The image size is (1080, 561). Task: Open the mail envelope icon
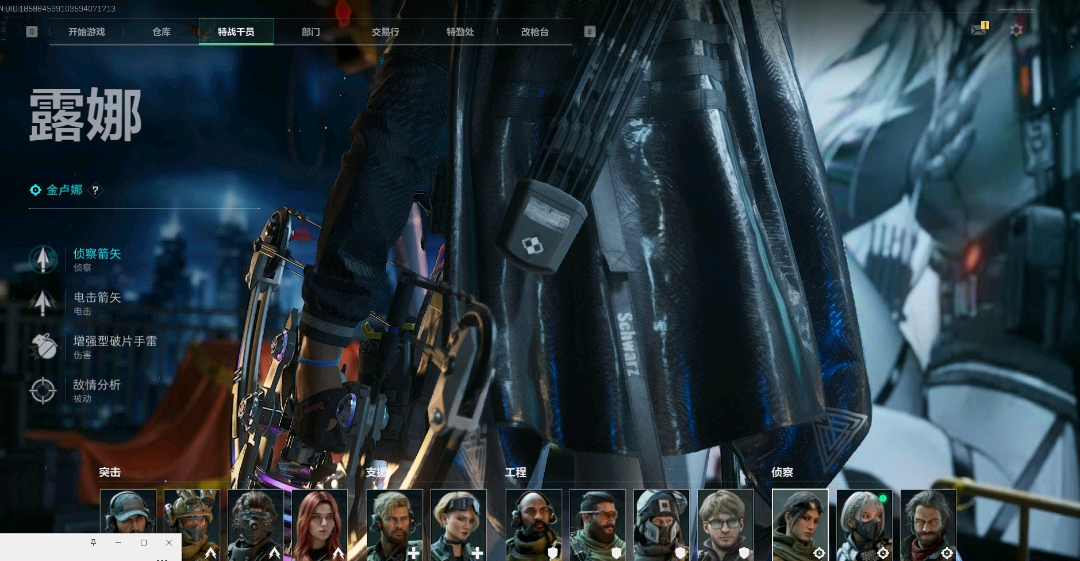click(978, 30)
